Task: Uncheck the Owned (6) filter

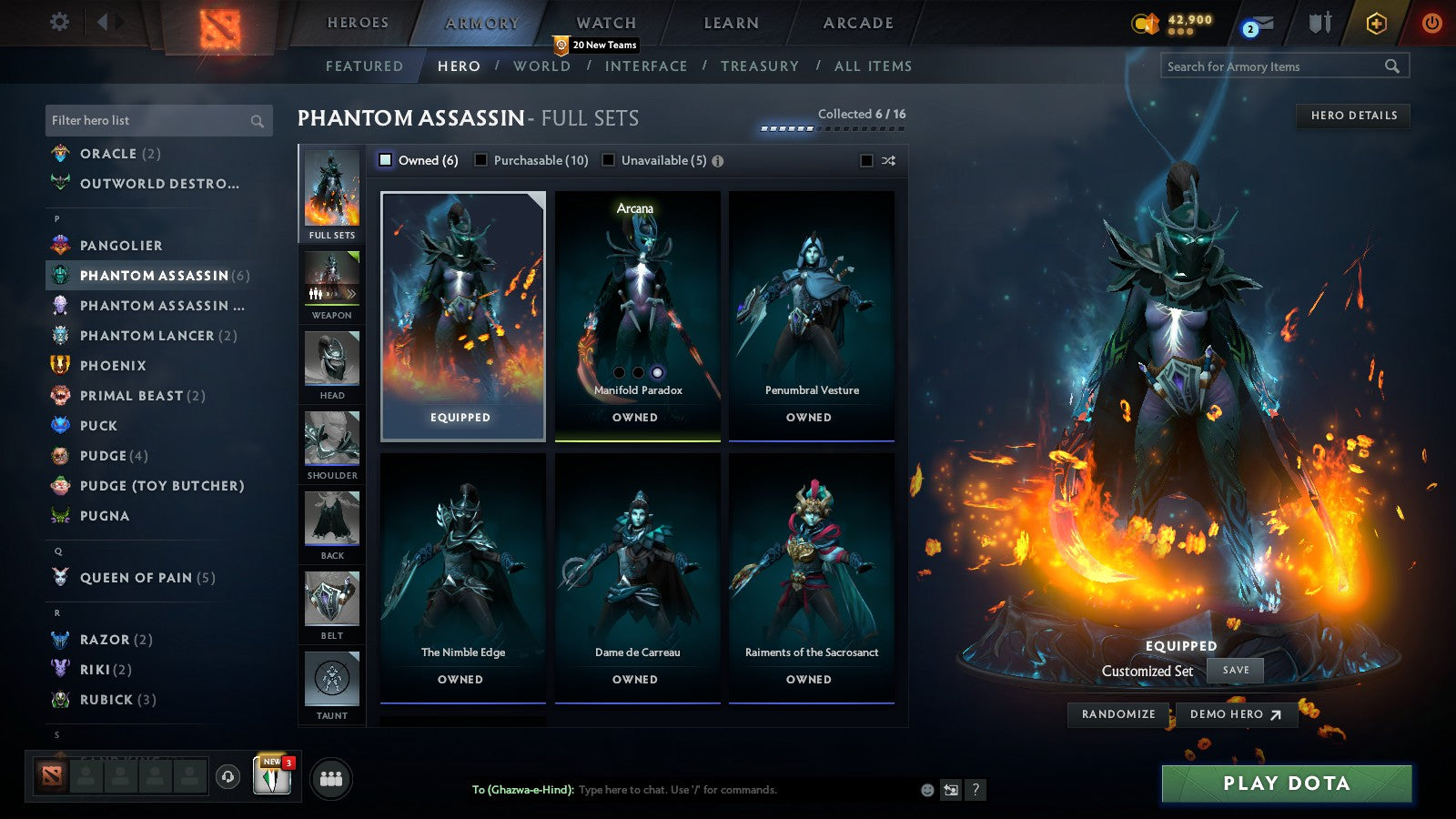Action: [385, 159]
